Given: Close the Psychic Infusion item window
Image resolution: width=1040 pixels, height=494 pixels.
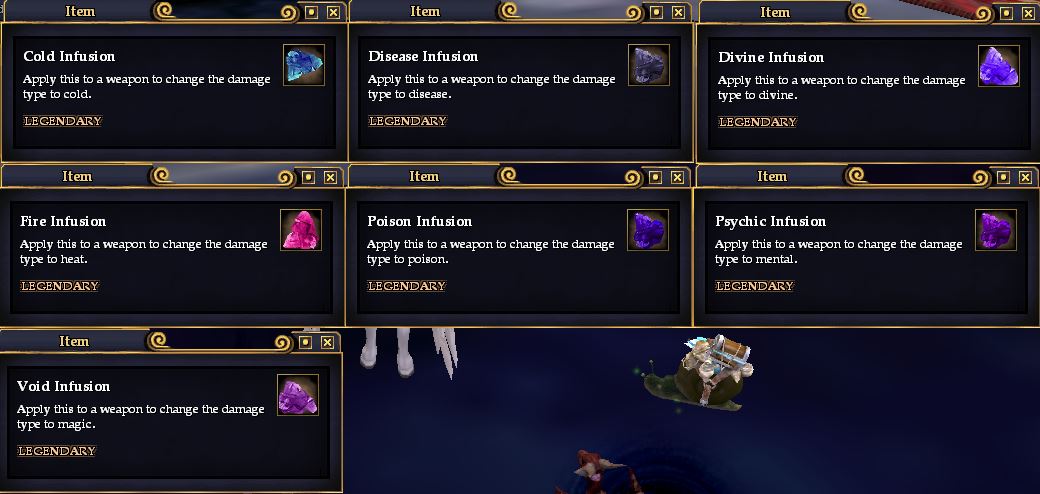Looking at the screenshot, I should (1025, 177).
